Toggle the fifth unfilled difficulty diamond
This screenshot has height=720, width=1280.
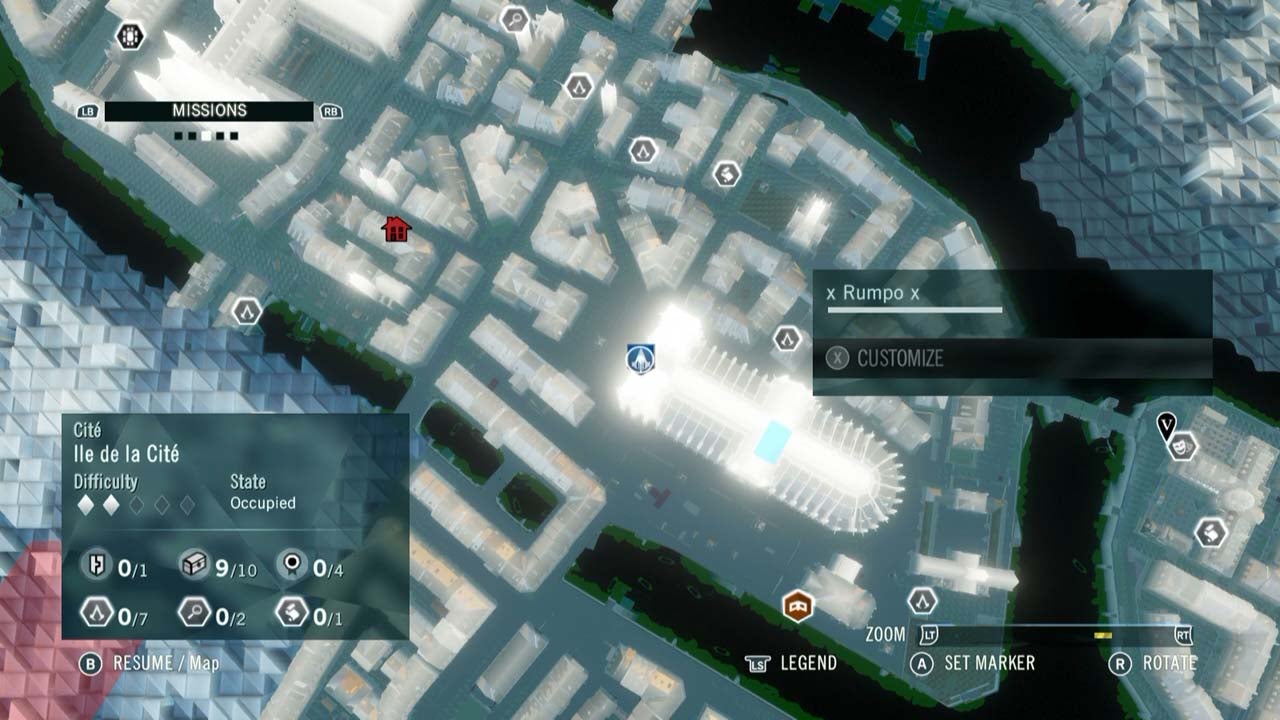[188, 504]
